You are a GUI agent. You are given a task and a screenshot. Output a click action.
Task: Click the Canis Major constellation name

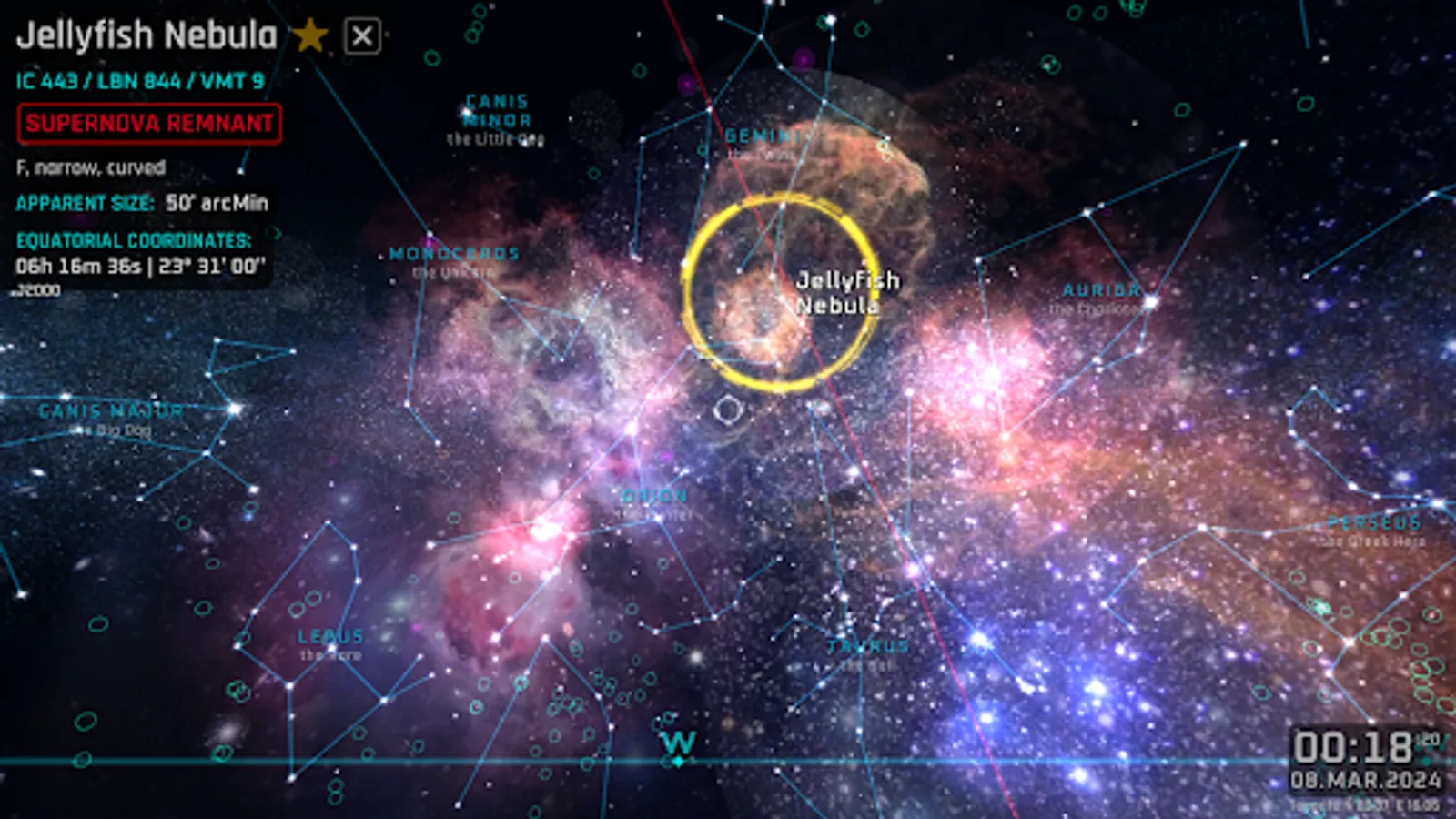[111, 410]
